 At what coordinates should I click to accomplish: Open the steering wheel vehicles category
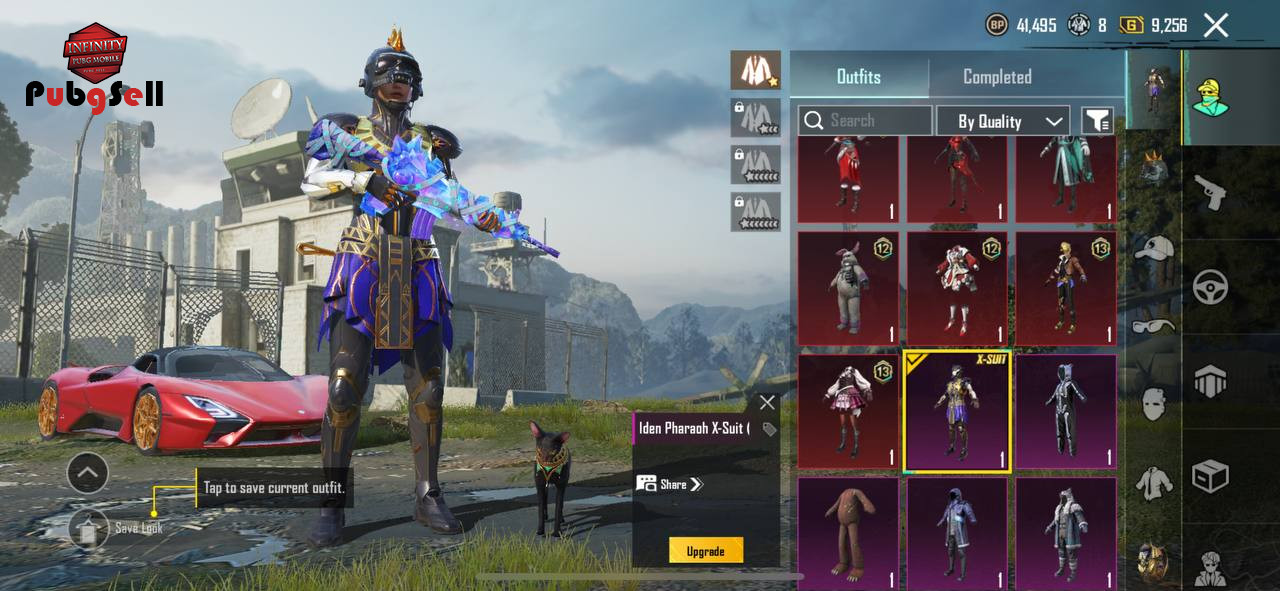point(1210,287)
